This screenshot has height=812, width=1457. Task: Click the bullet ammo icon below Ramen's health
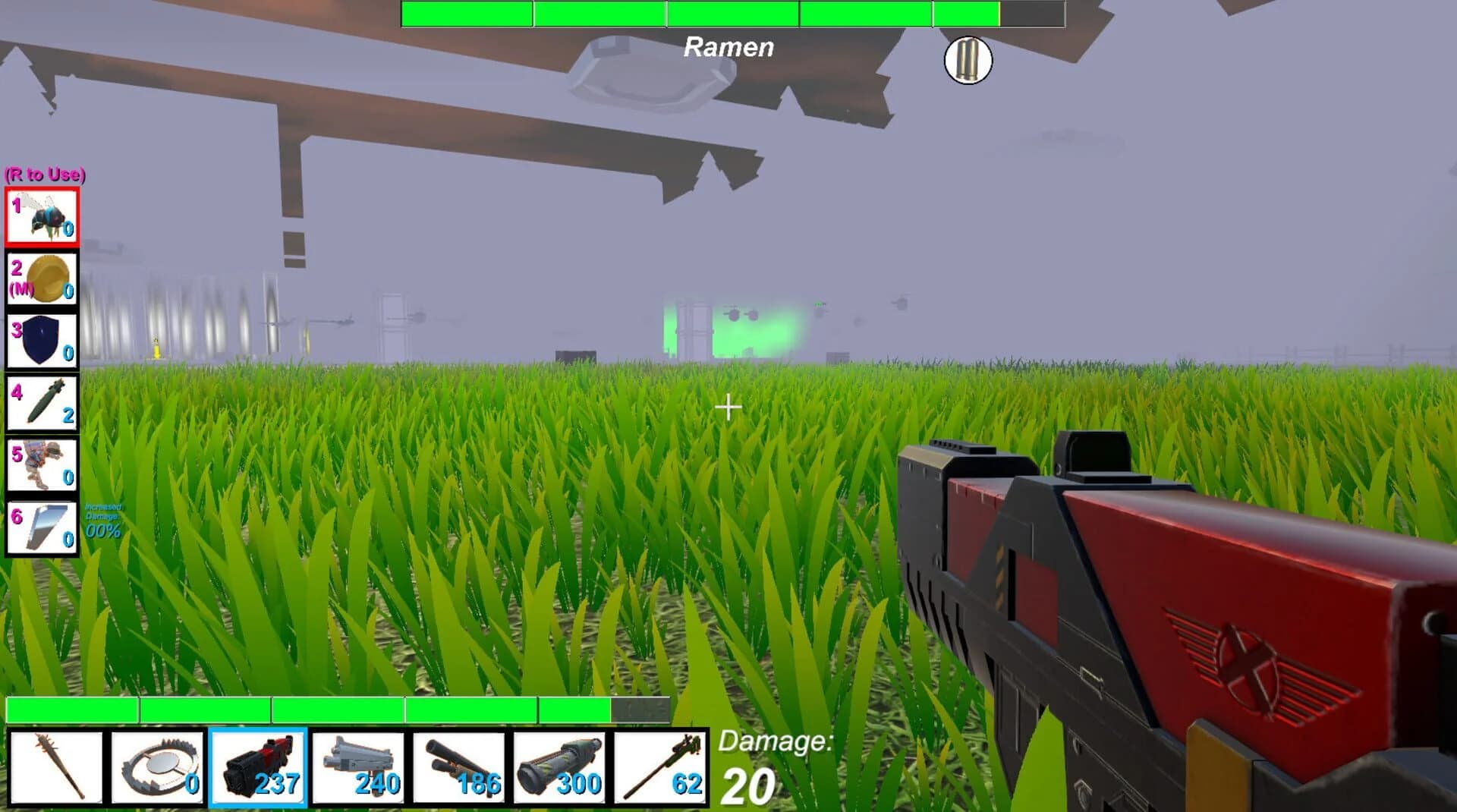(x=967, y=60)
